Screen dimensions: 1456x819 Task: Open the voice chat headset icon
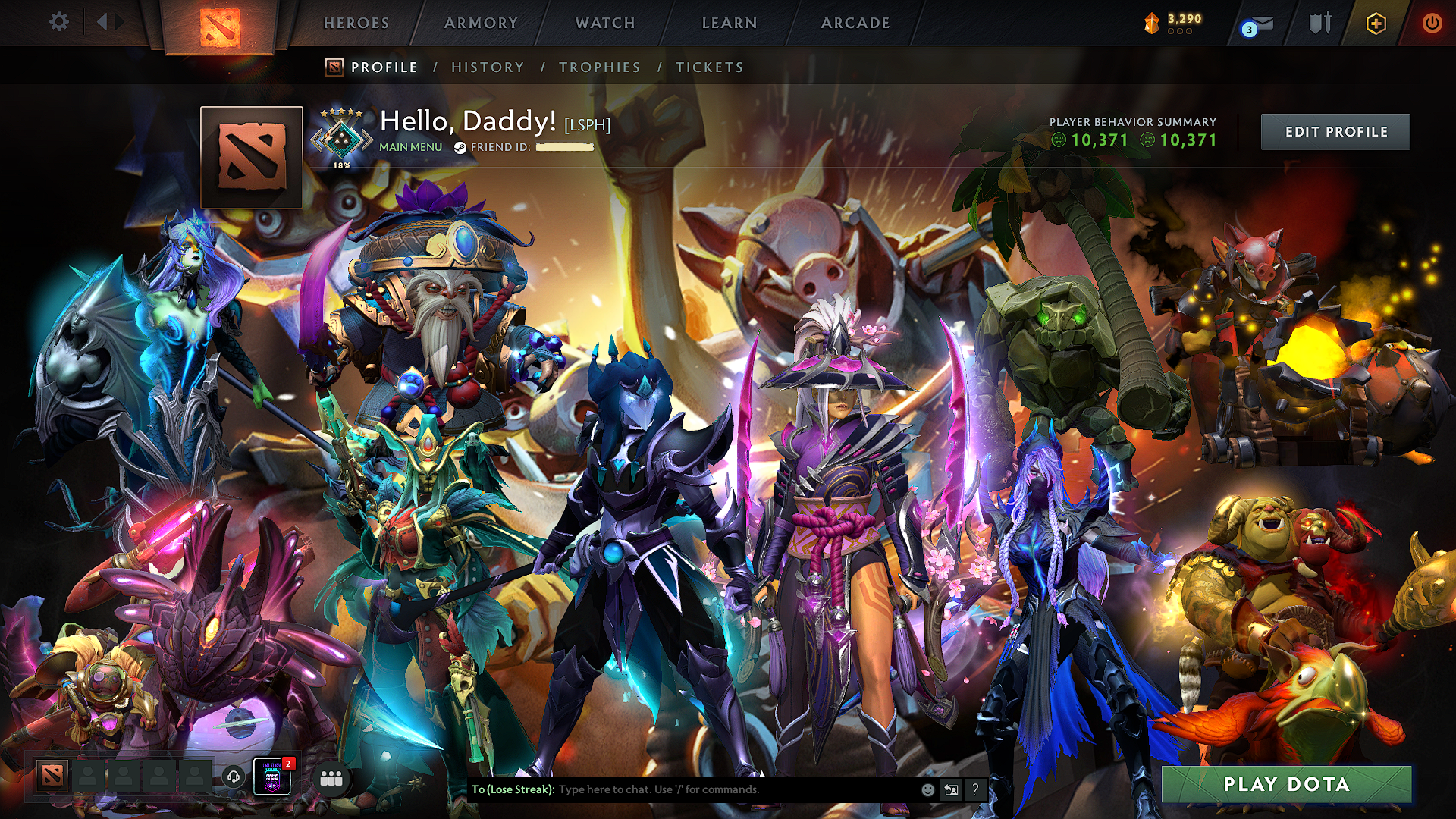click(234, 775)
